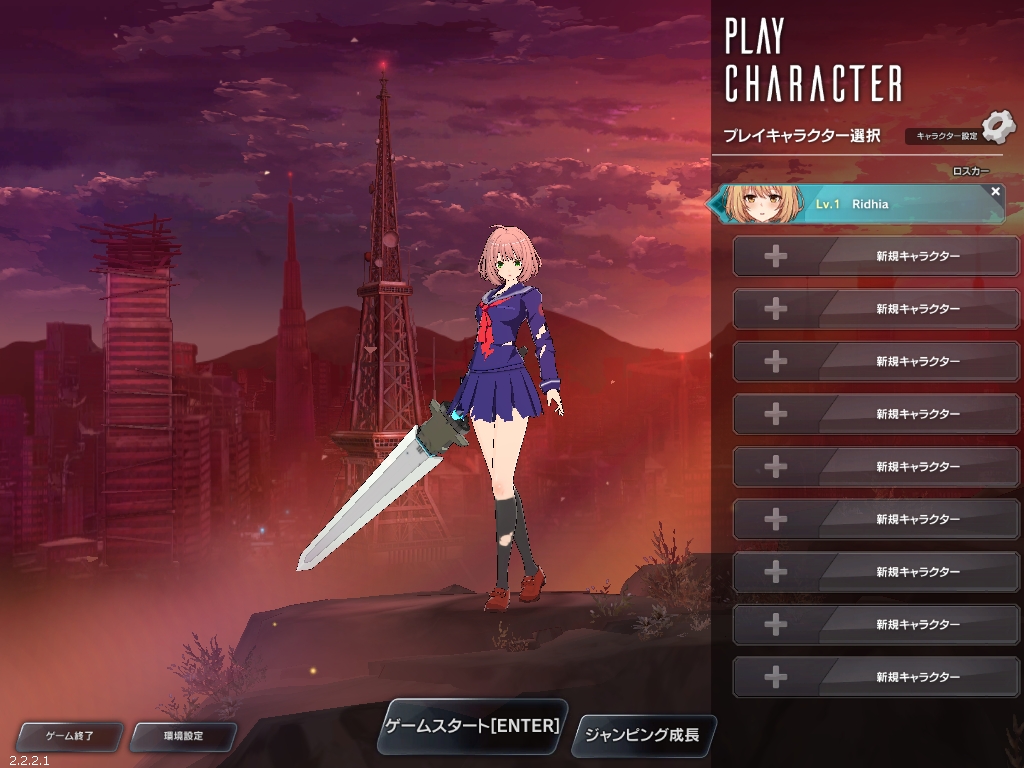Viewport: 1024px width, 768px height.
Task: Choose the ジャンピング成長 button
Action: click(642, 736)
